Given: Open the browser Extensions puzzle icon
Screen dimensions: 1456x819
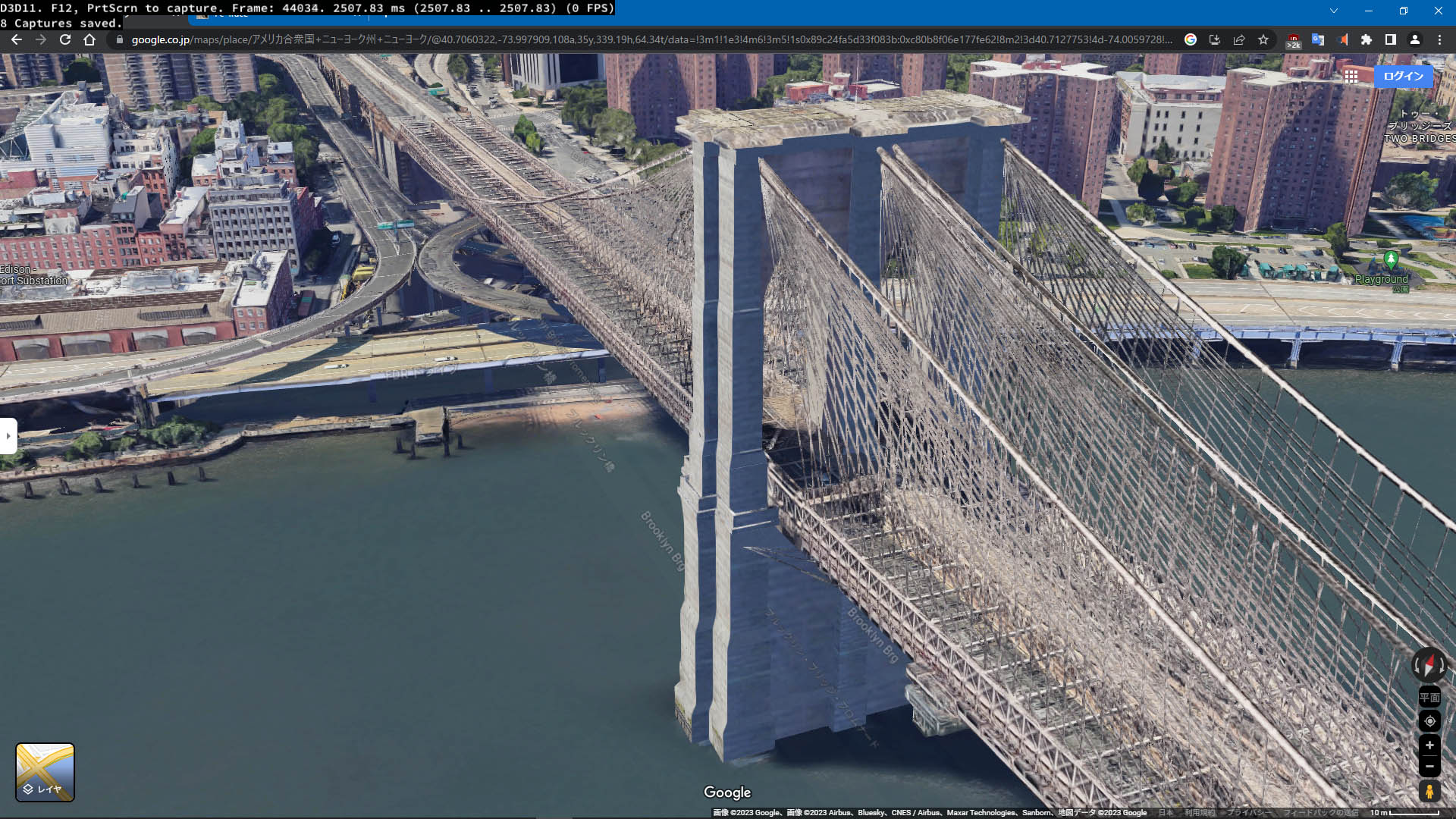Looking at the screenshot, I should point(1365,40).
